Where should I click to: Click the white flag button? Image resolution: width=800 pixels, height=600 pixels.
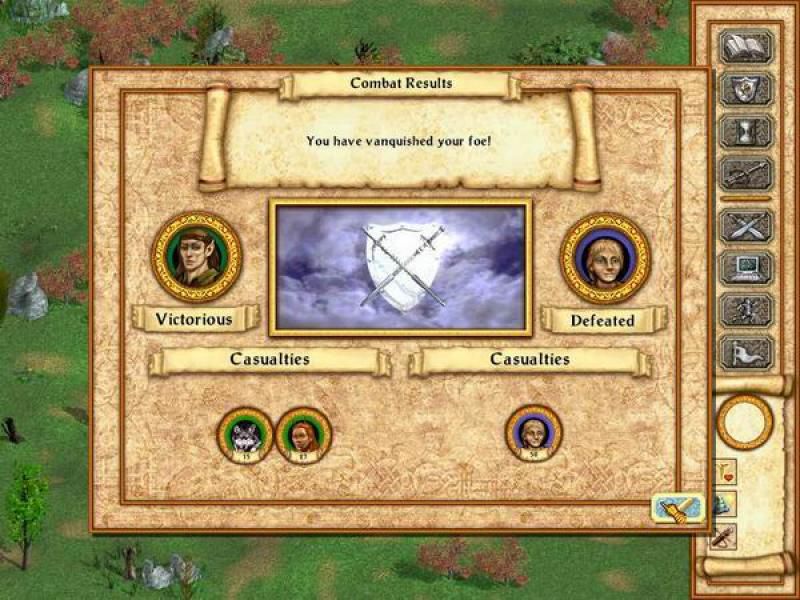pos(746,351)
